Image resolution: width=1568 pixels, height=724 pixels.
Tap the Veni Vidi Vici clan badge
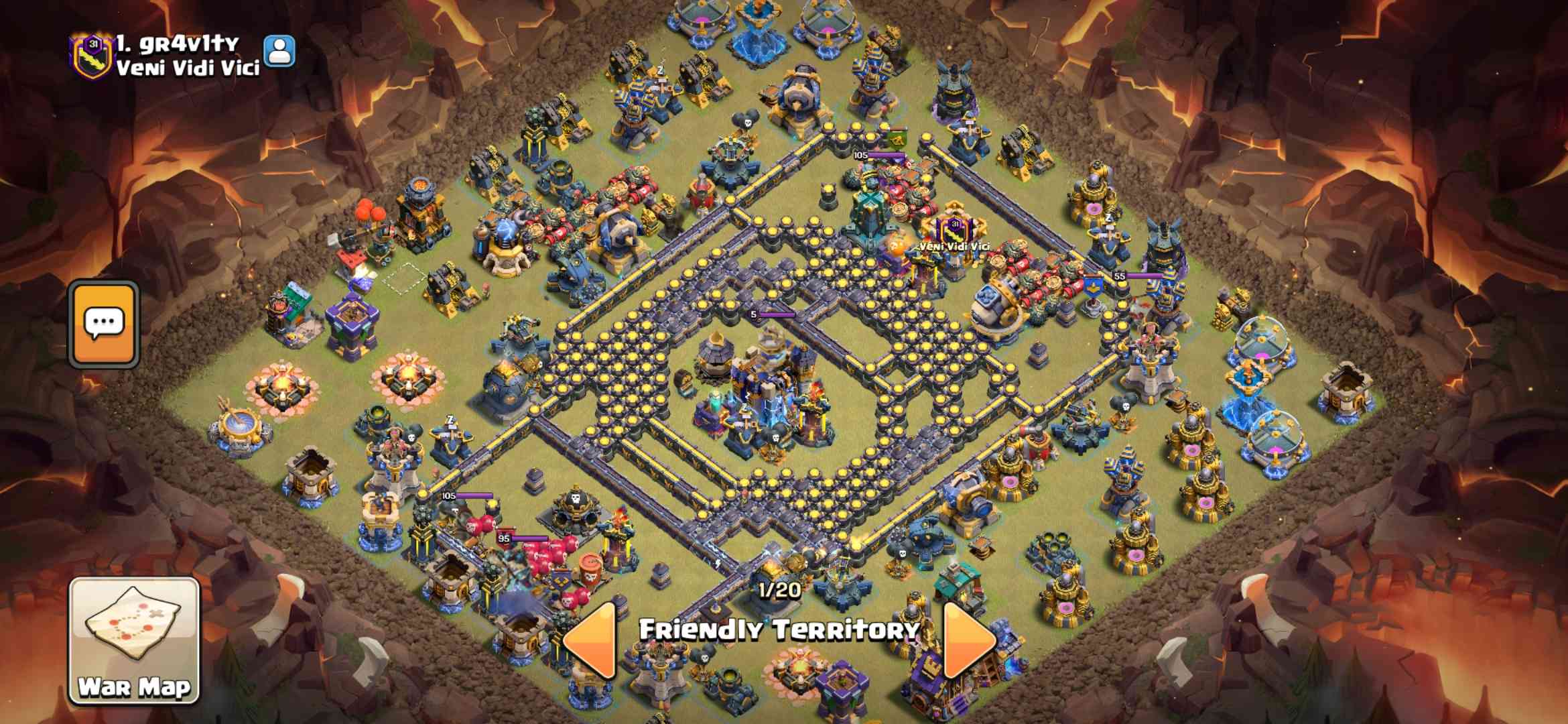[x=91, y=54]
